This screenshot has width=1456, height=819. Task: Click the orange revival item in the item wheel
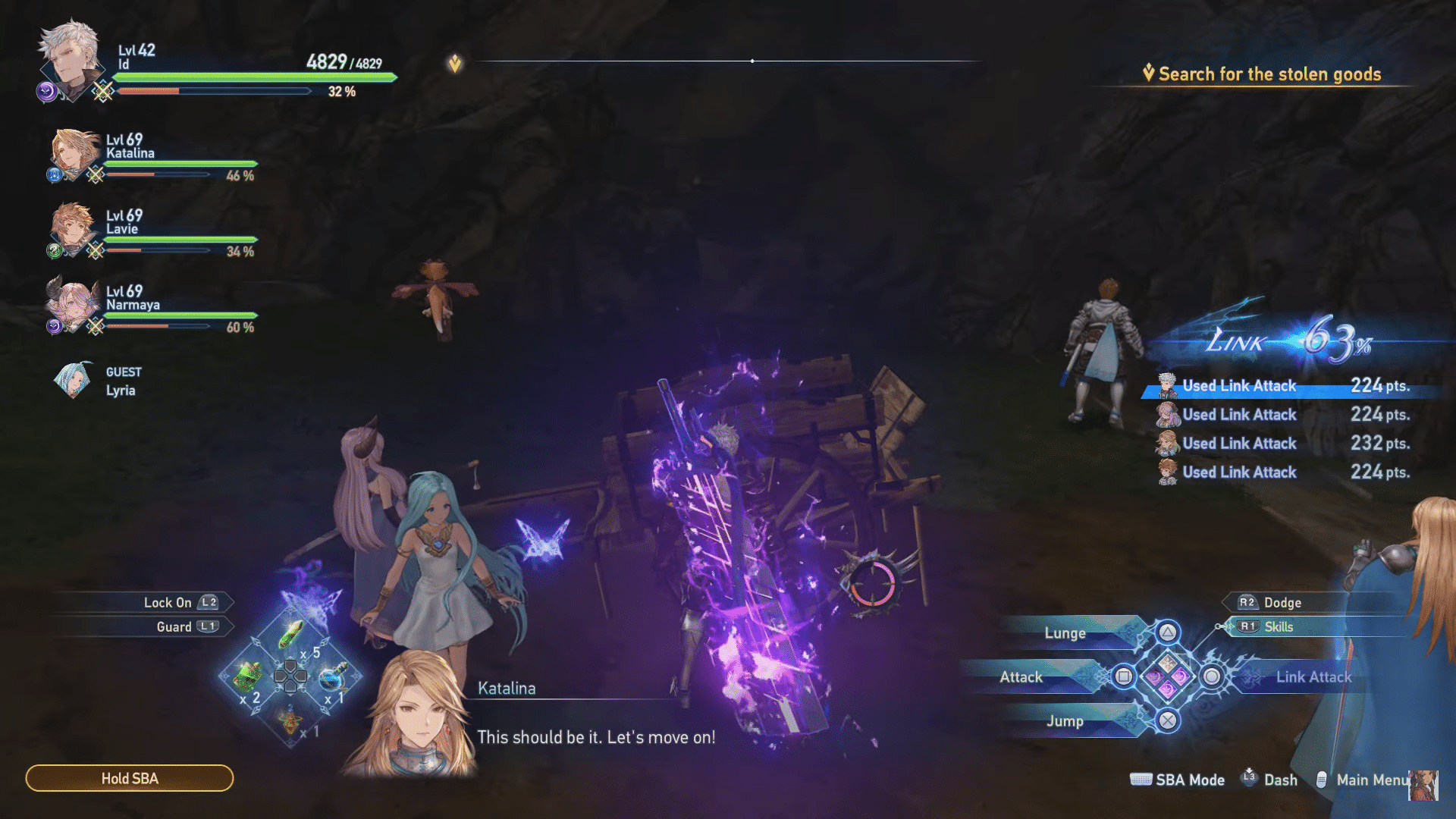coord(289,720)
